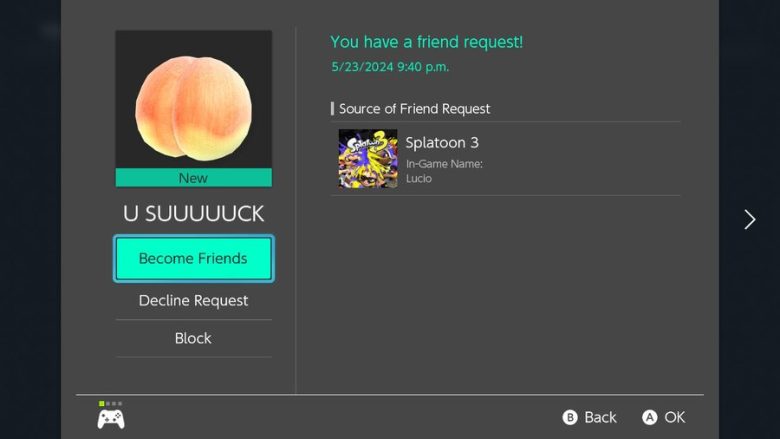Confirm with the OK option

point(664,417)
